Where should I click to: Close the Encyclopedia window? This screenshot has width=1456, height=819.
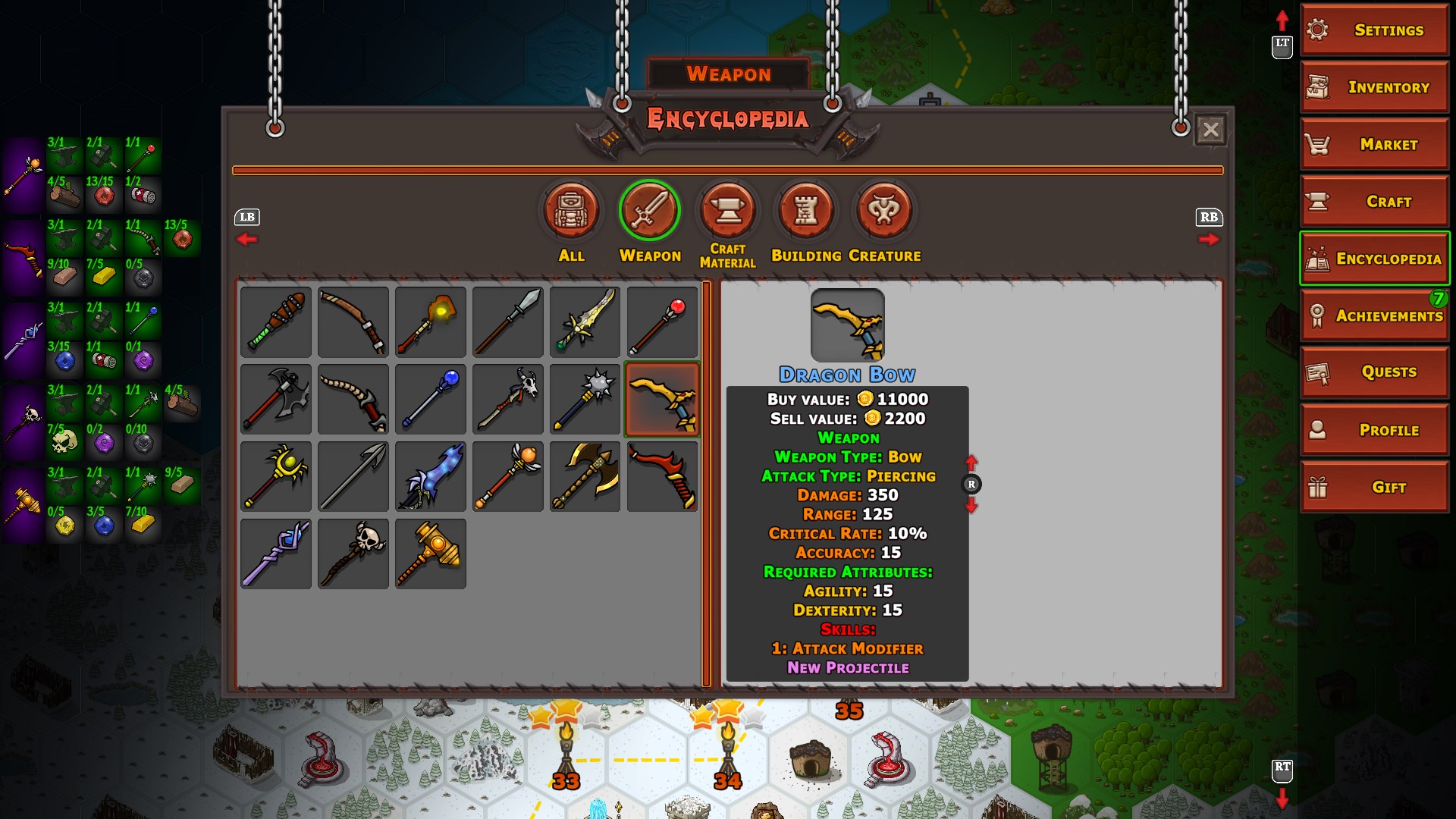1210,129
